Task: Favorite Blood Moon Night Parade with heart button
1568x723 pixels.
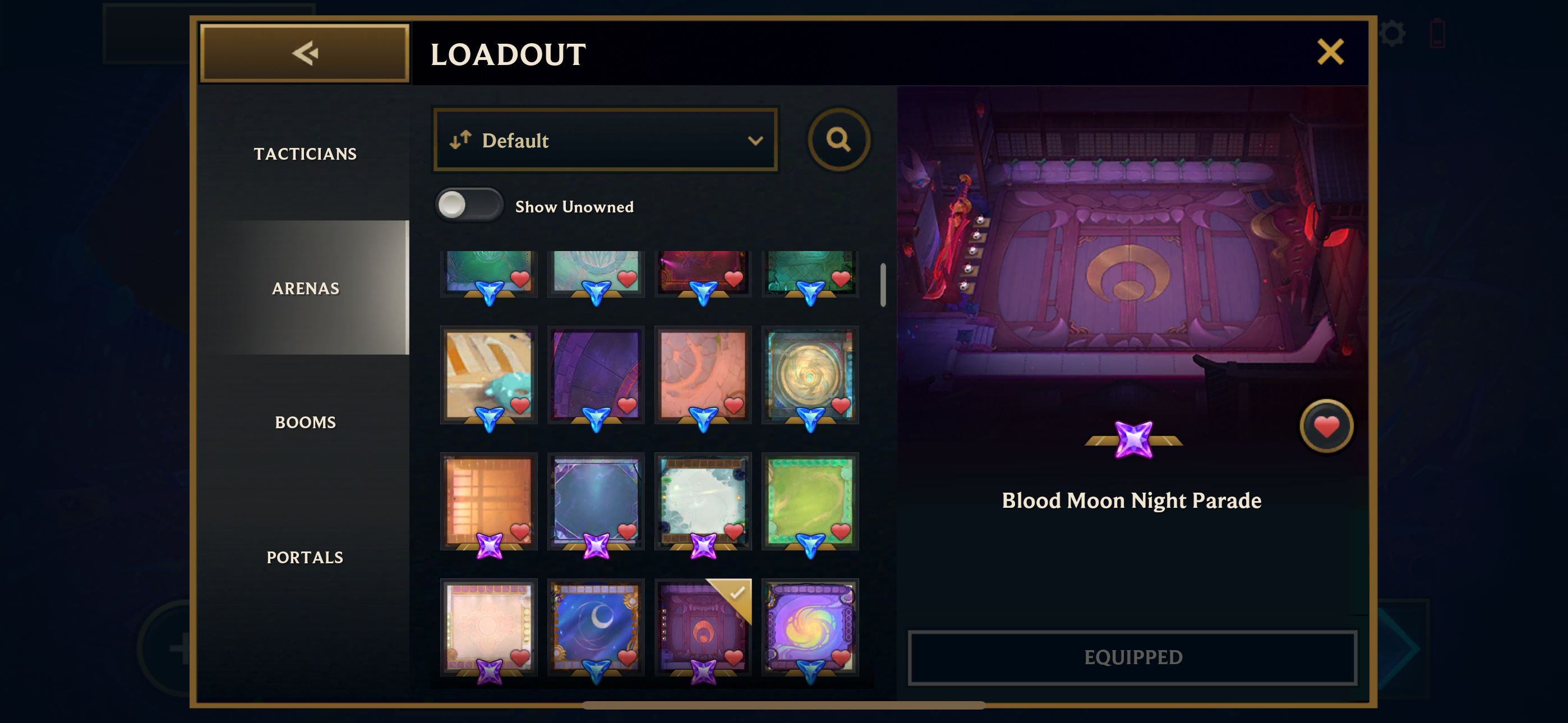Action: (x=1326, y=426)
